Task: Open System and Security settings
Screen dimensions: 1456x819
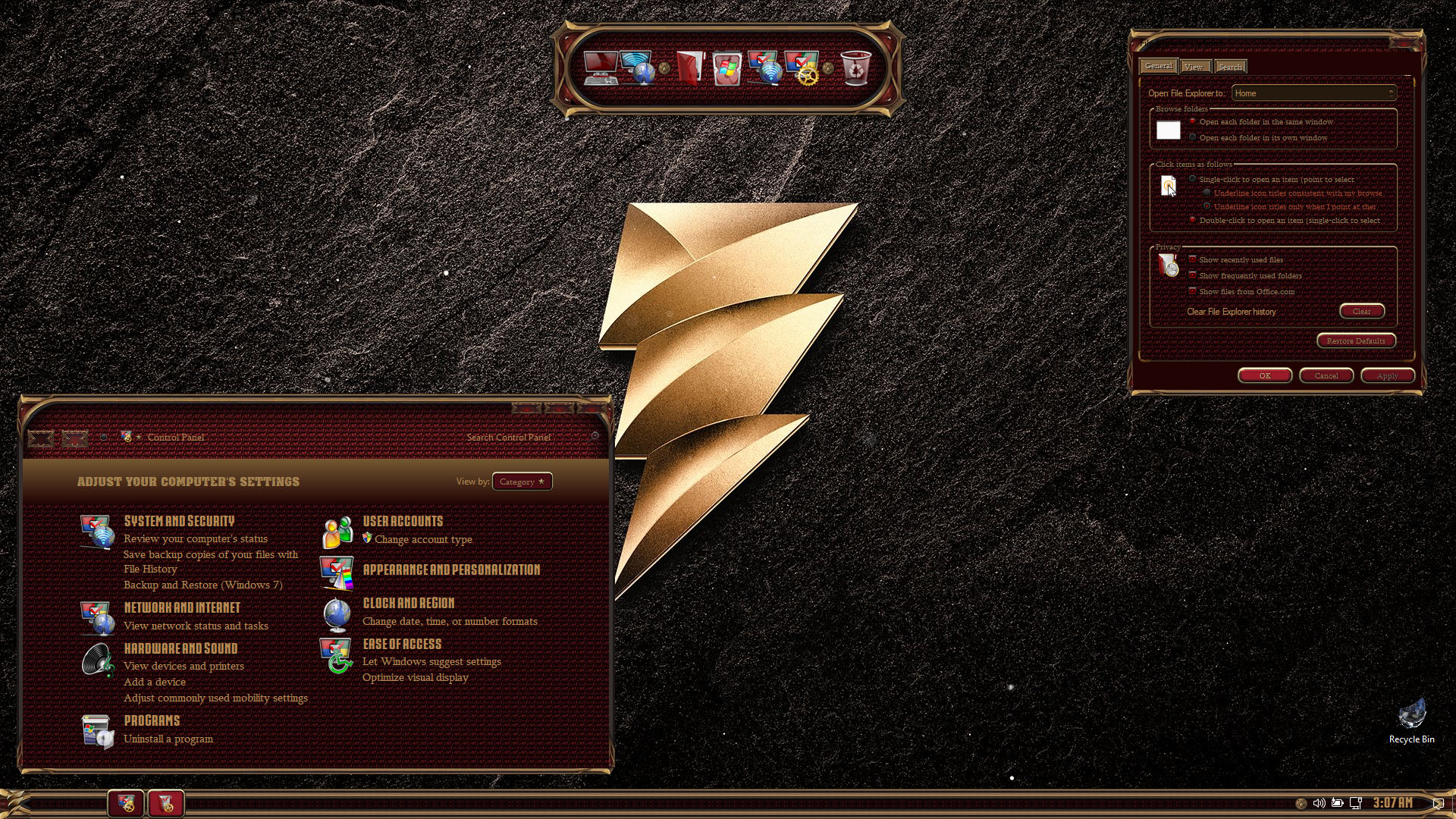Action: [179, 521]
